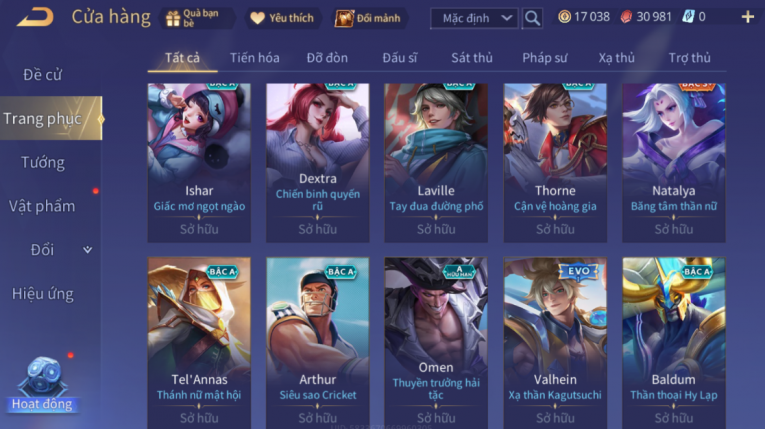Open the Đề cử menu section
The image size is (765, 429).
click(43, 75)
